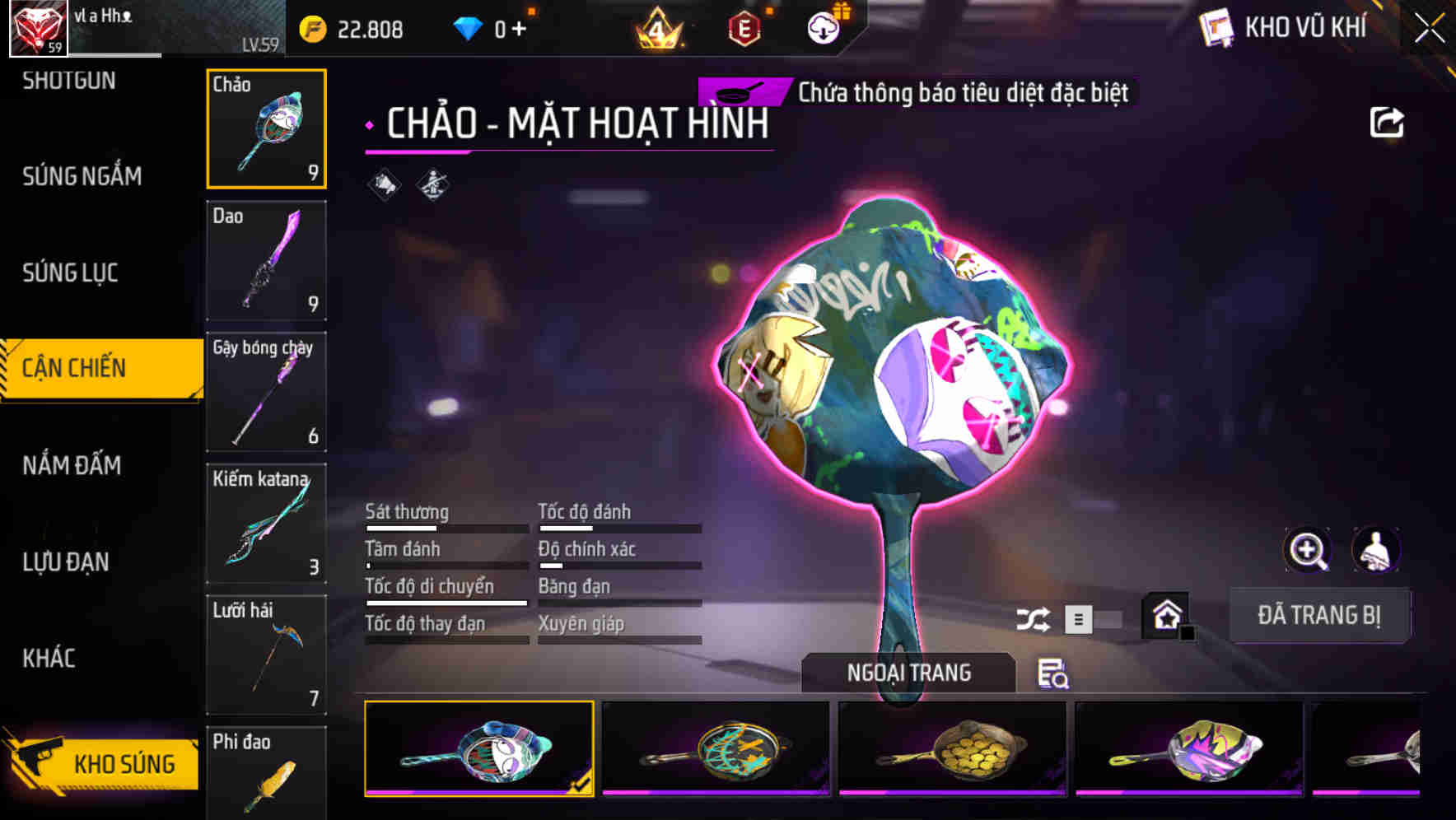Choose the golden coins pan skin thumbnail
Image resolution: width=1456 pixels, height=820 pixels.
[x=952, y=748]
